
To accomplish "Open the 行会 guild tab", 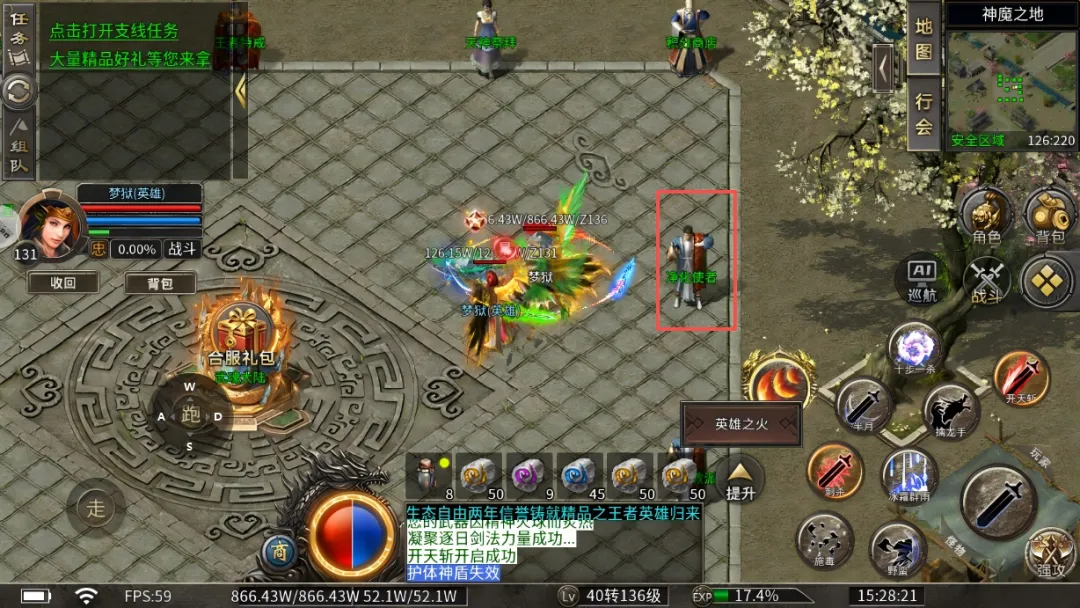I will pos(923,112).
